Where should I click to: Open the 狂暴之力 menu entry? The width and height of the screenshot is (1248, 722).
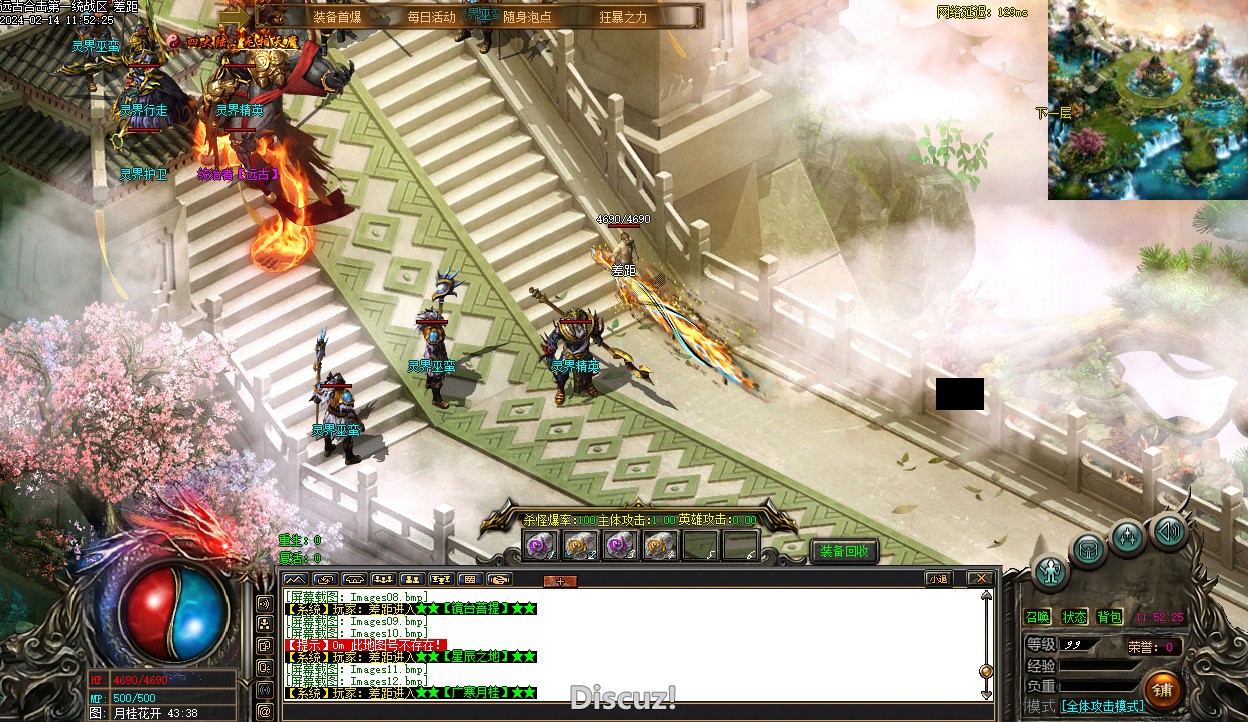coord(623,17)
